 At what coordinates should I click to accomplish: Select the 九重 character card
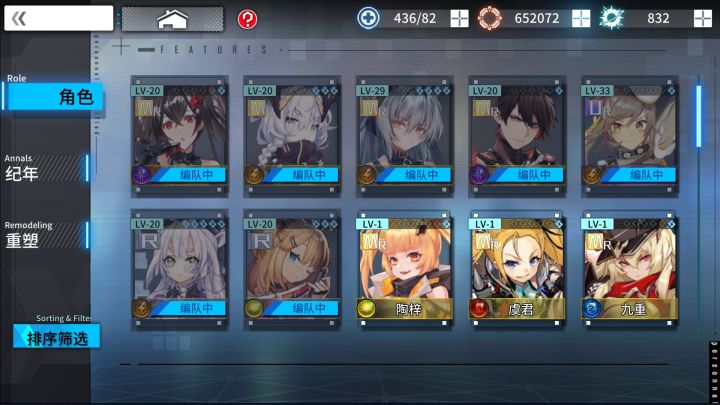click(x=630, y=265)
